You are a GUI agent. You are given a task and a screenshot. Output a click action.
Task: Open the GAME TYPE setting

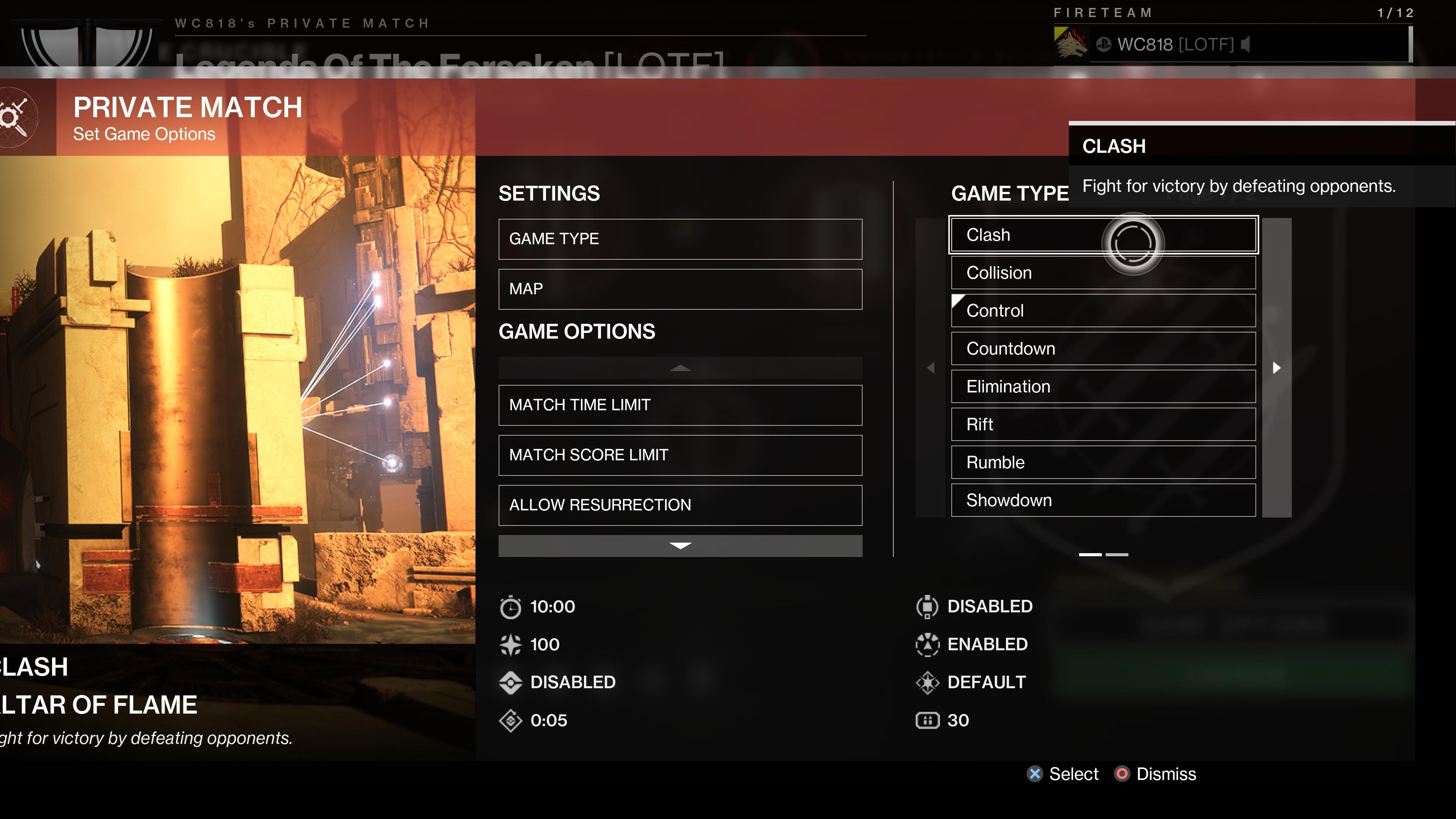(x=680, y=239)
